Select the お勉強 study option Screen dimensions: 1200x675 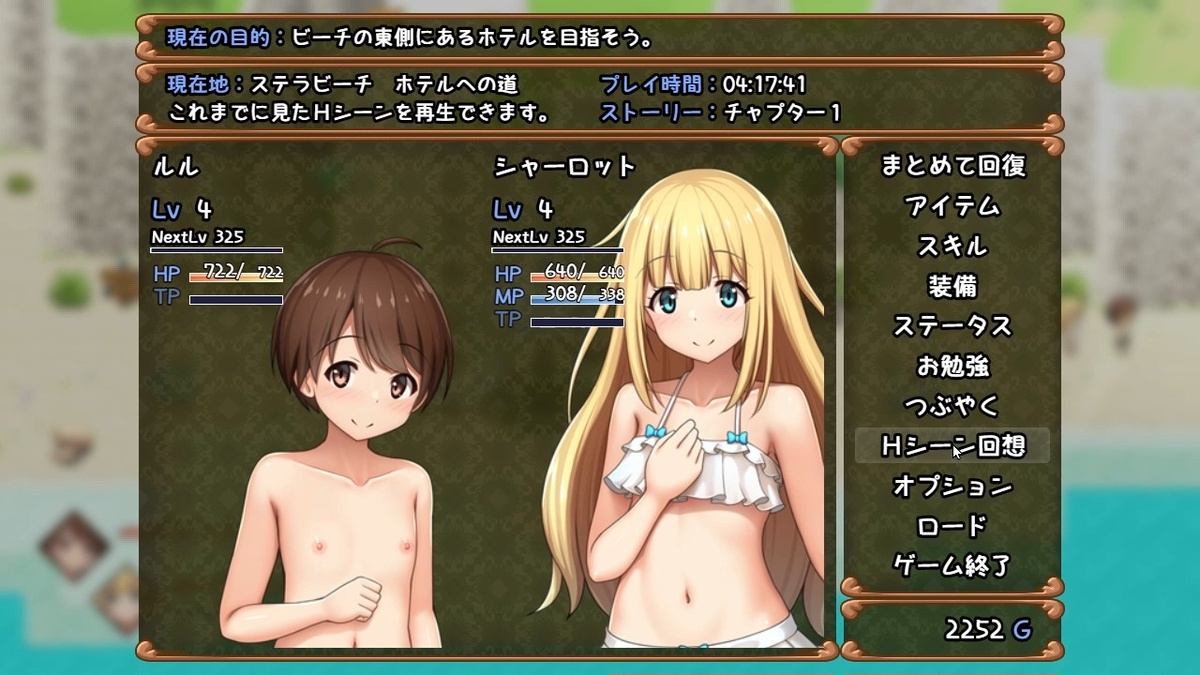tap(952, 366)
